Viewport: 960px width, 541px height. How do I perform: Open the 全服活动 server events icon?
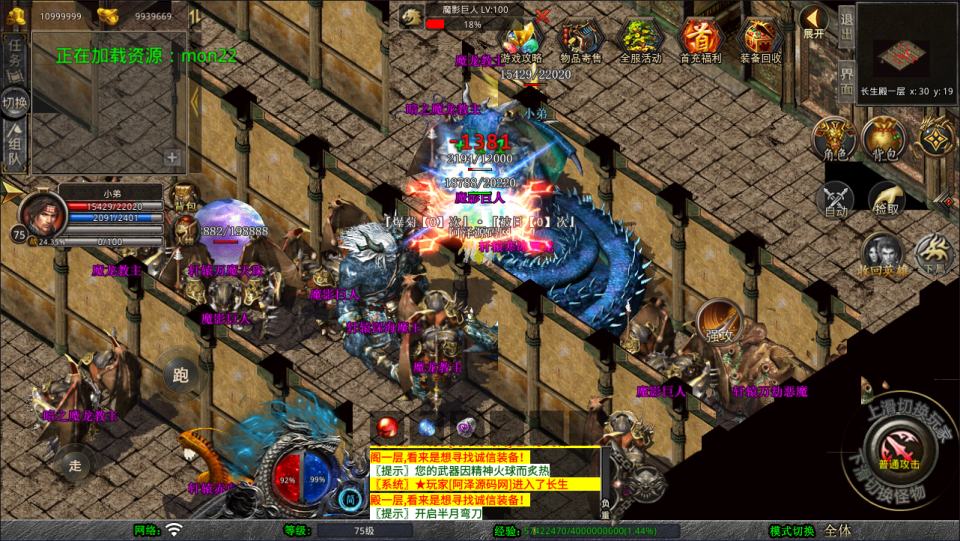[x=641, y=40]
